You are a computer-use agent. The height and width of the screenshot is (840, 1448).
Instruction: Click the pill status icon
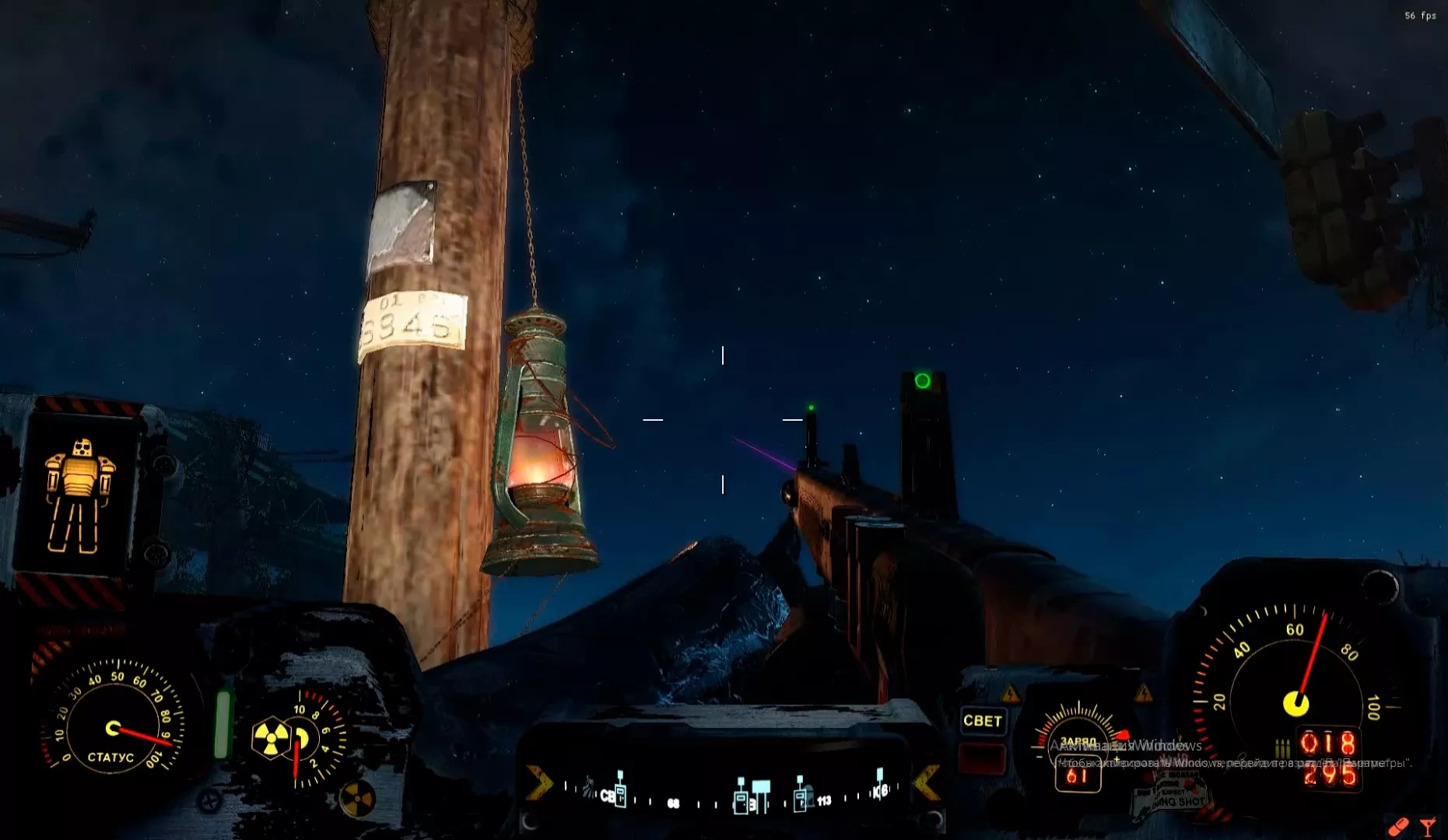pos(1398,825)
